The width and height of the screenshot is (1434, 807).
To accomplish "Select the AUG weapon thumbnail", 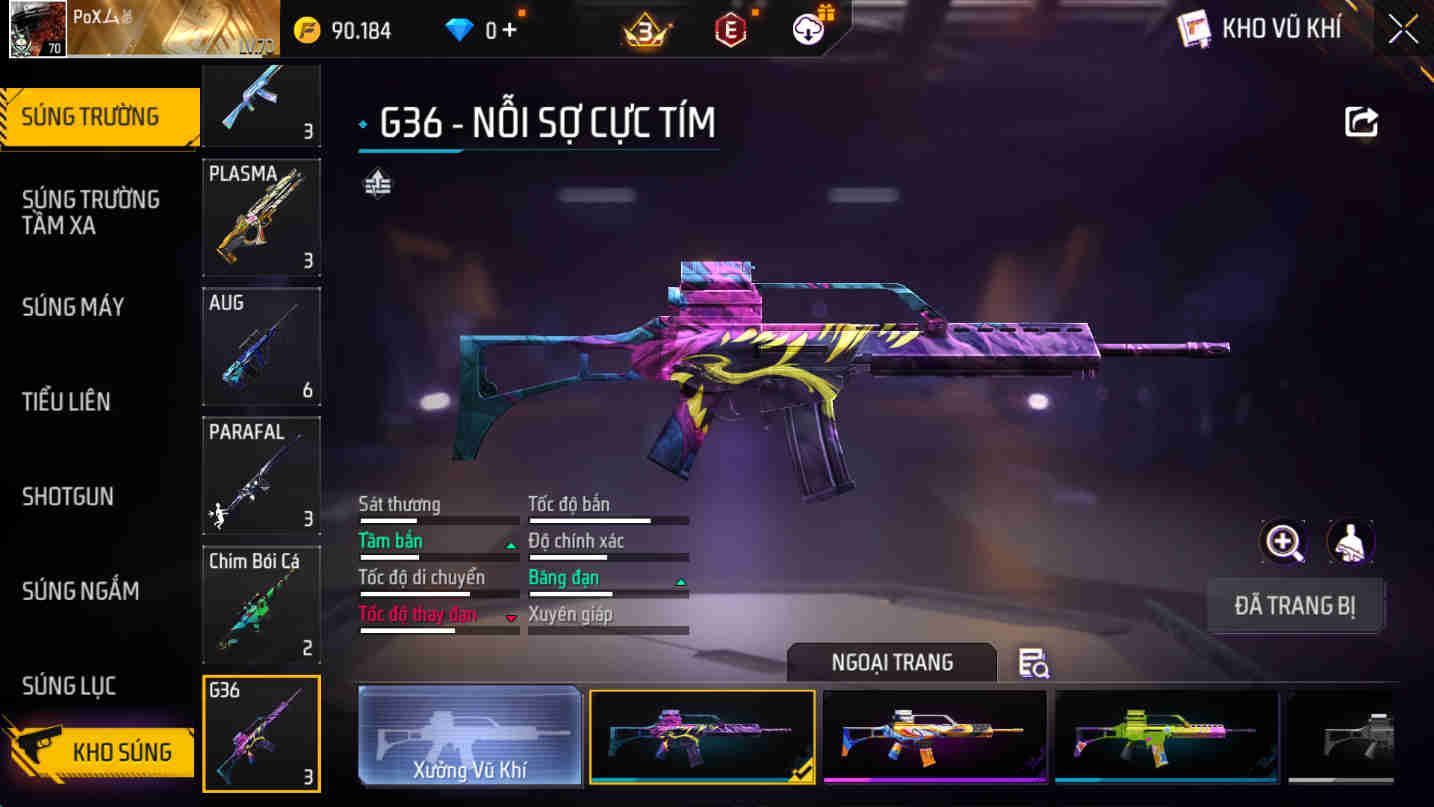I will click(x=261, y=346).
